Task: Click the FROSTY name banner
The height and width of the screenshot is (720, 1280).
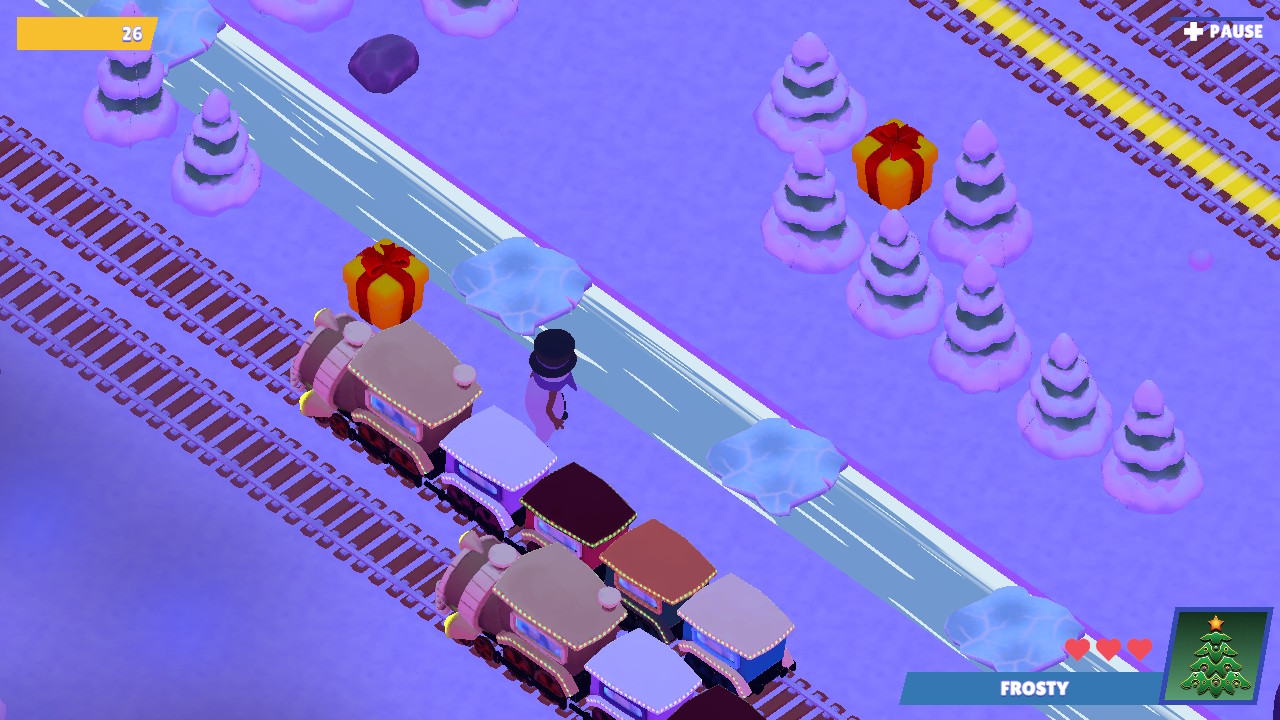Action: click(x=1035, y=689)
